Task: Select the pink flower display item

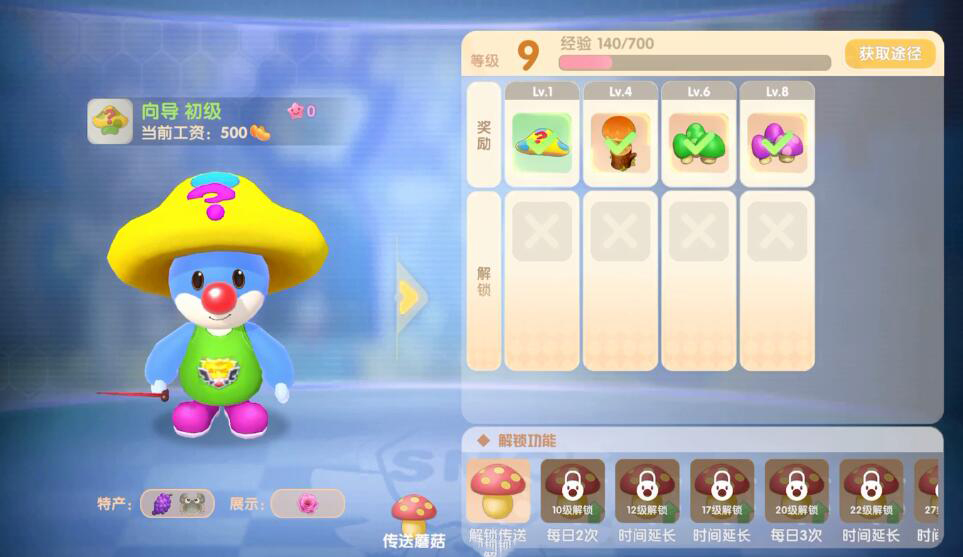Action: tap(307, 504)
